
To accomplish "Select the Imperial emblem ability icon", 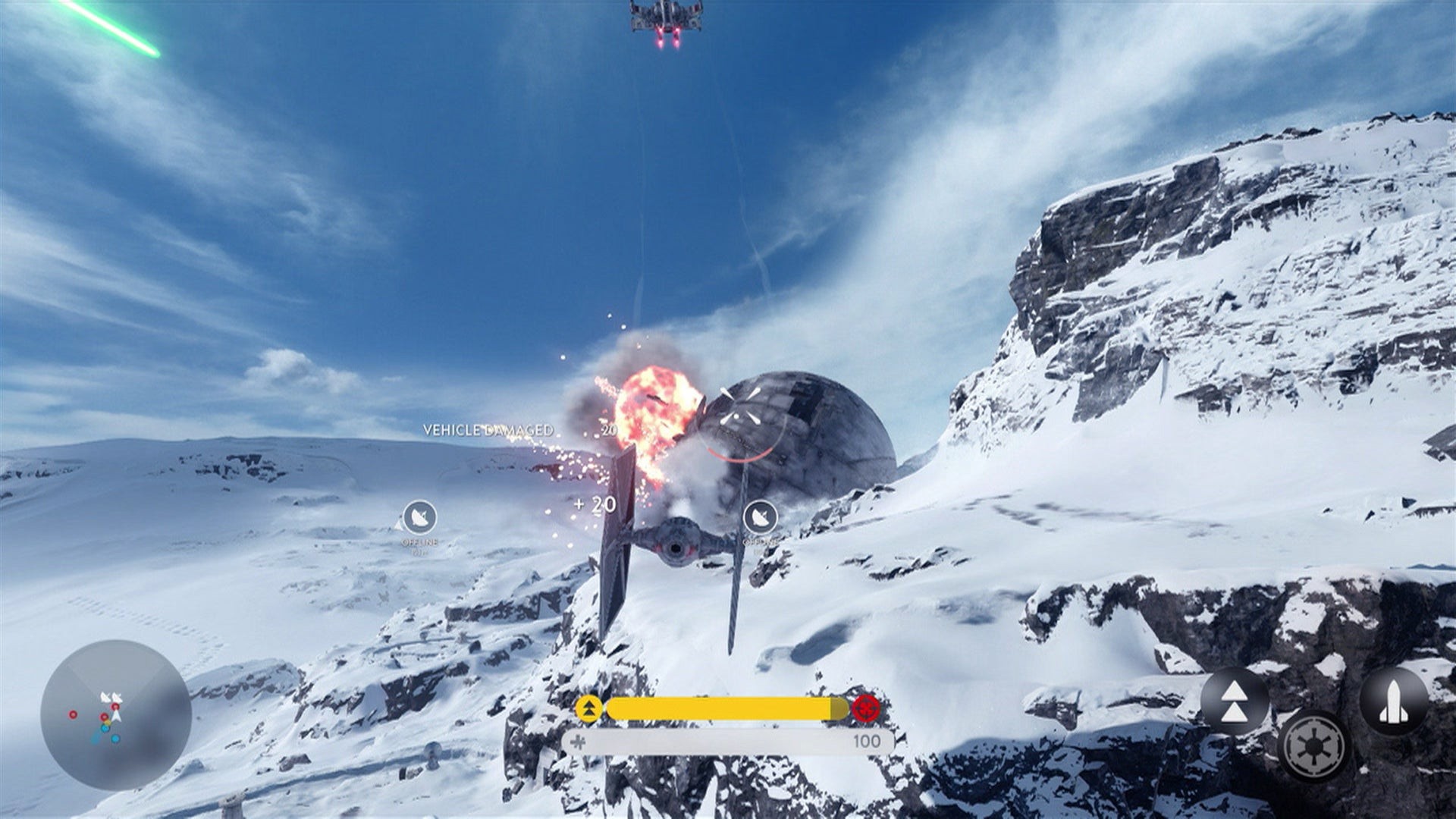I will pyautogui.click(x=1312, y=746).
